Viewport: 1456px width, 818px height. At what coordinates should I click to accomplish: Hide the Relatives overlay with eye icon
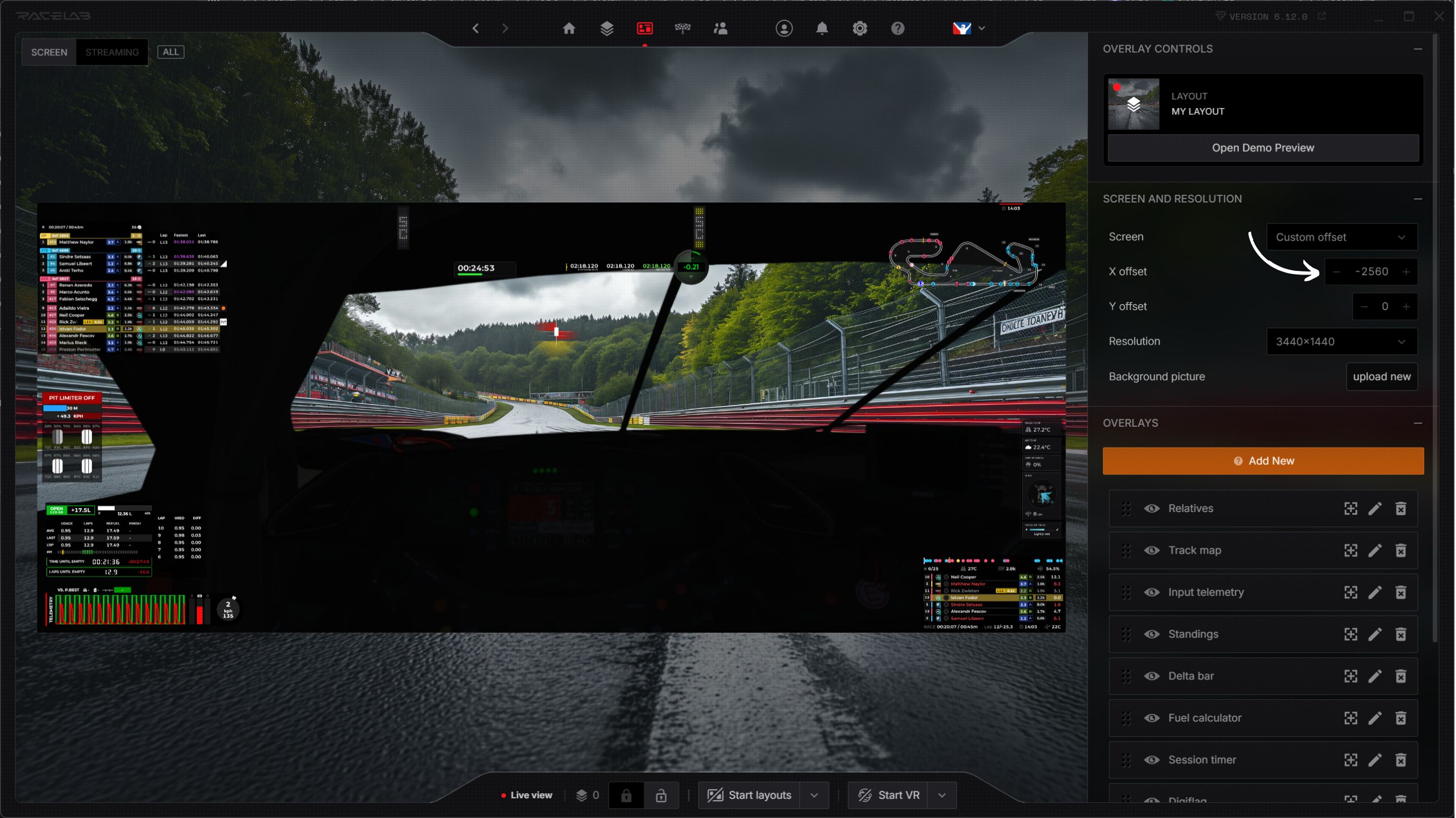tap(1152, 508)
